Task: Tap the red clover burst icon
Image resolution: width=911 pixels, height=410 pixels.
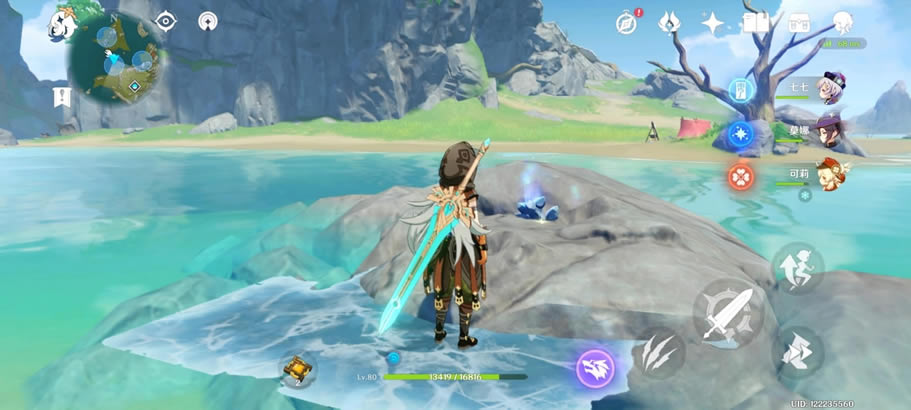Action: coord(741,177)
